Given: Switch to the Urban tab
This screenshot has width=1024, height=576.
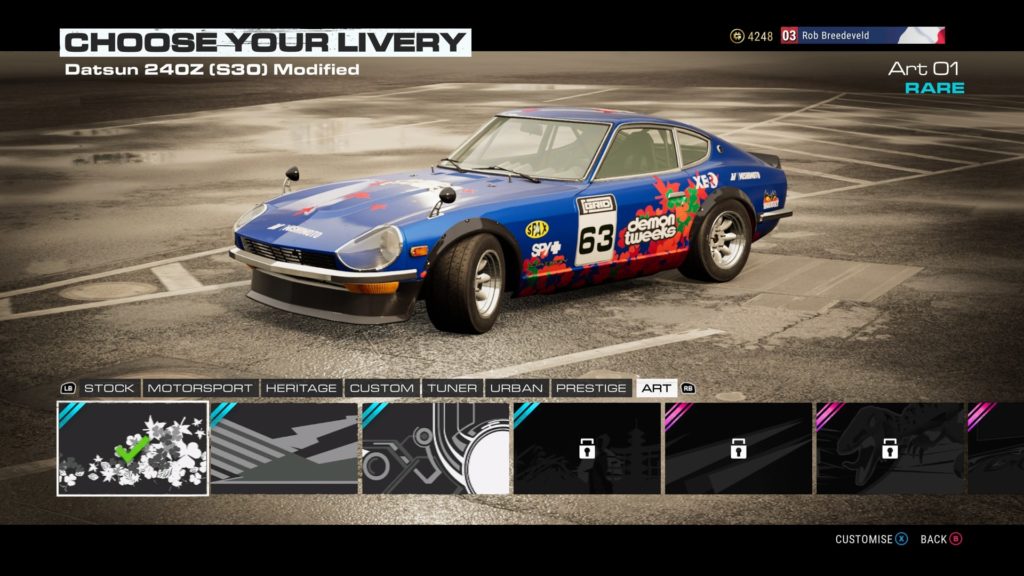Looking at the screenshot, I should tap(517, 388).
